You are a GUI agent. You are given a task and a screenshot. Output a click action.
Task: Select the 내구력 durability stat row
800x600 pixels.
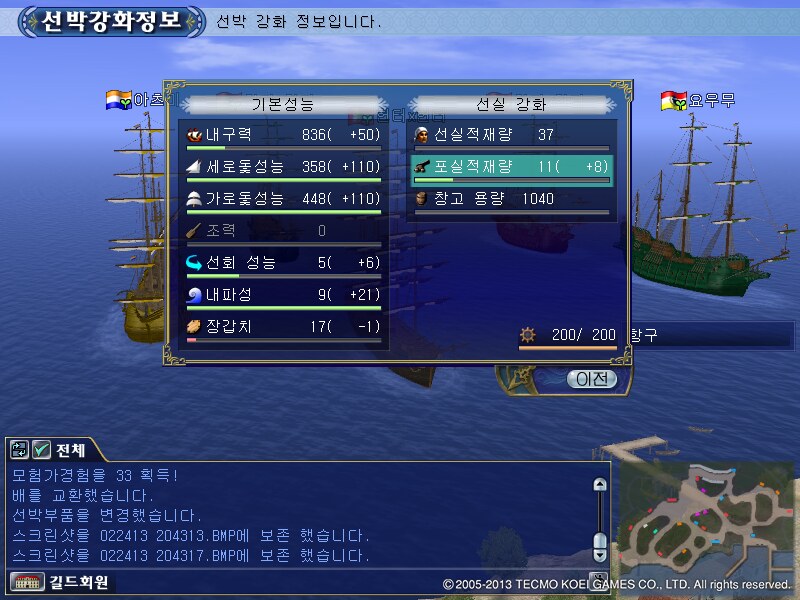(284, 135)
